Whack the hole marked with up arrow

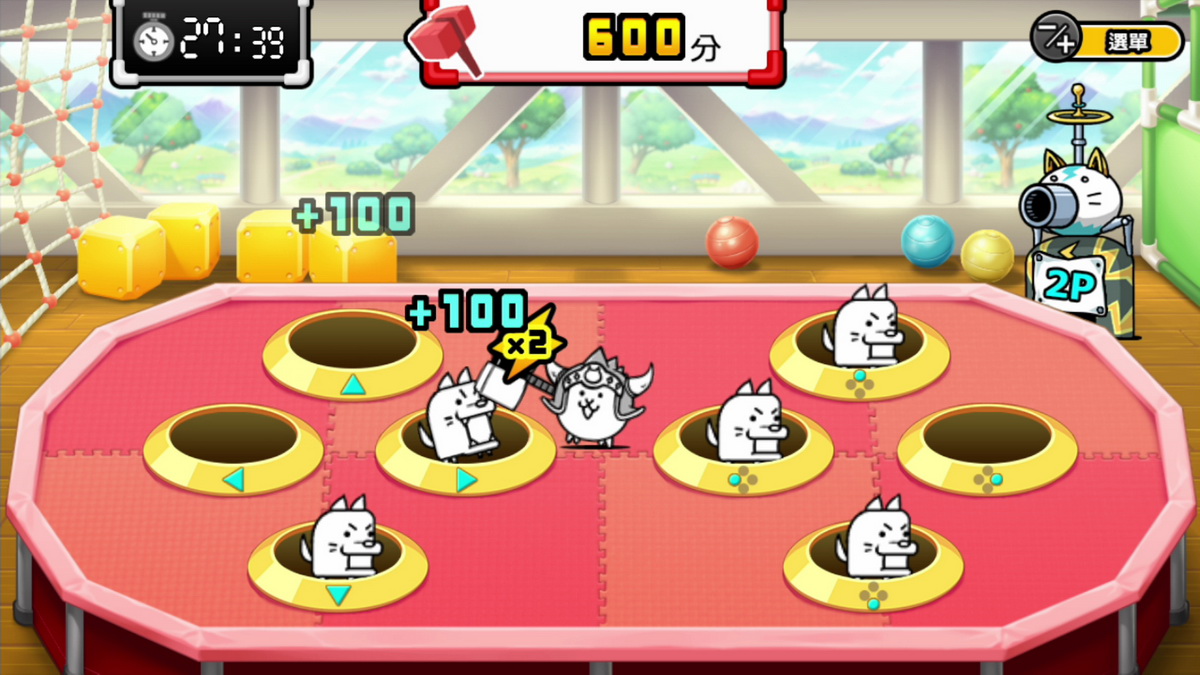click(x=352, y=346)
